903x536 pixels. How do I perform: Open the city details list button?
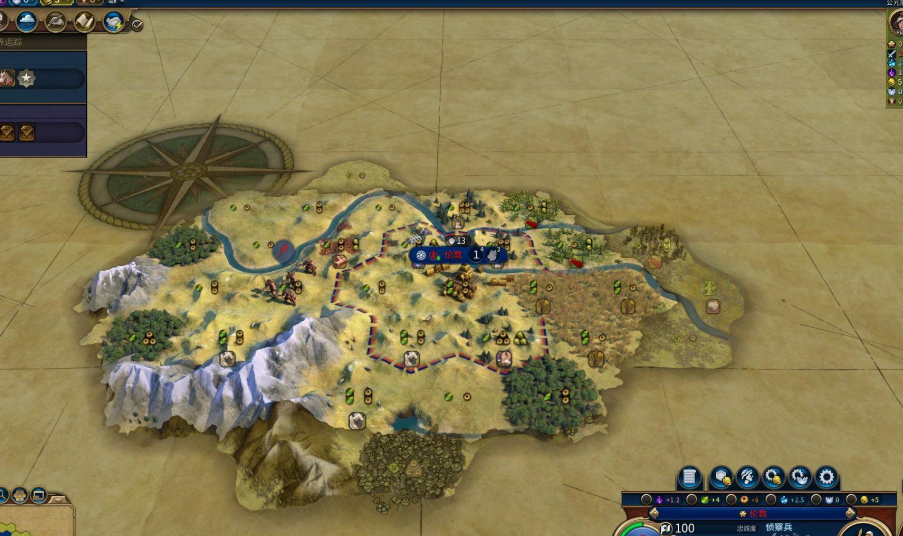point(689,477)
